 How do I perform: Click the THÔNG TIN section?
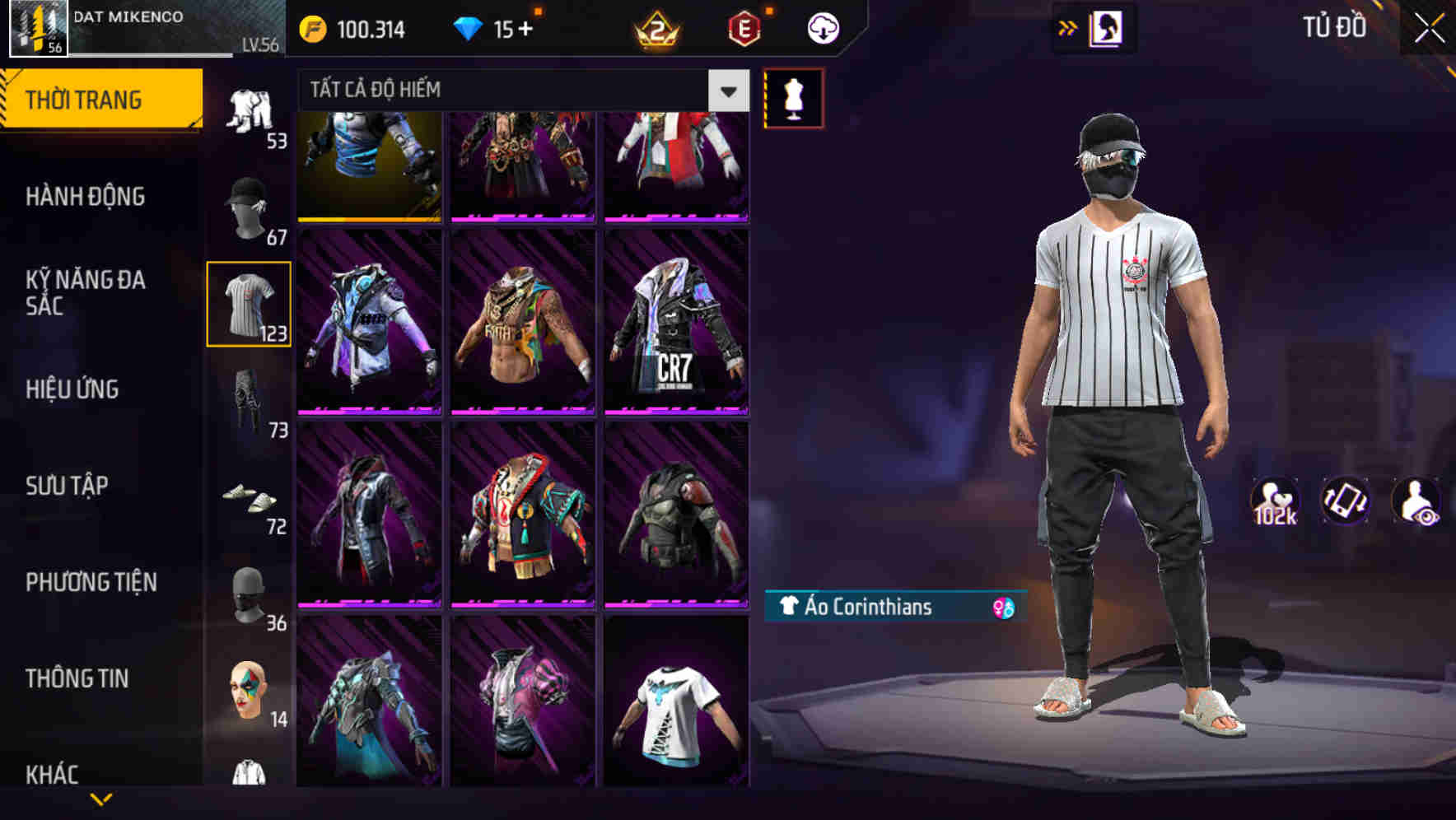pyautogui.click(x=78, y=678)
